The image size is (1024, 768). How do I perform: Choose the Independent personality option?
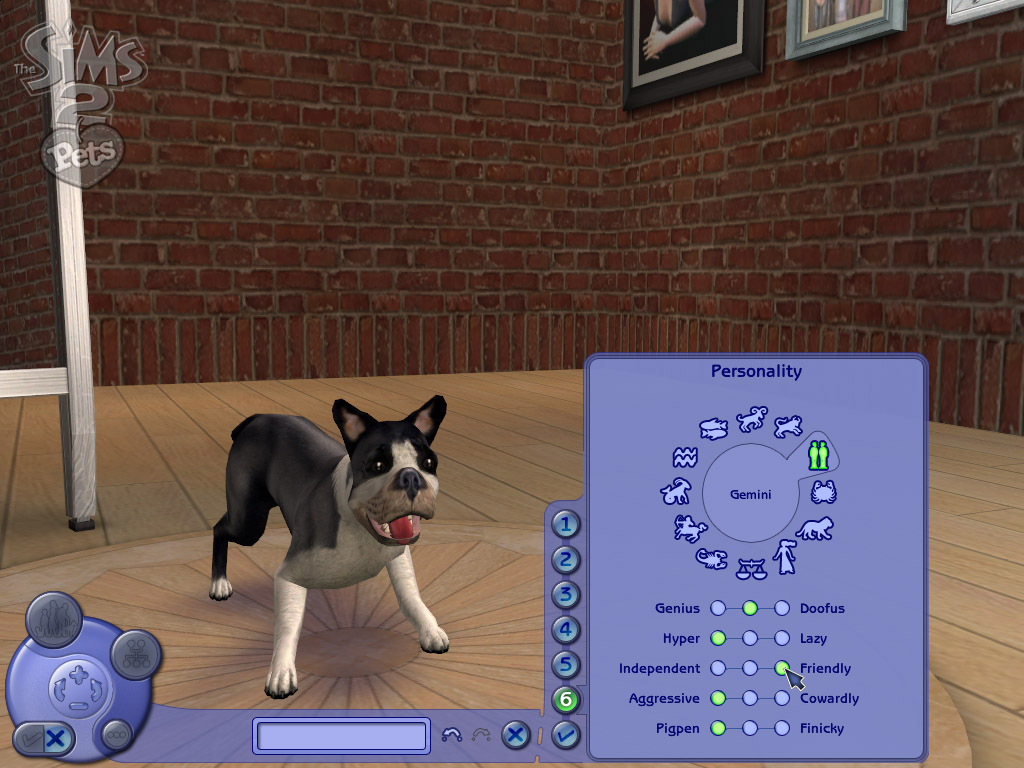[x=718, y=668]
